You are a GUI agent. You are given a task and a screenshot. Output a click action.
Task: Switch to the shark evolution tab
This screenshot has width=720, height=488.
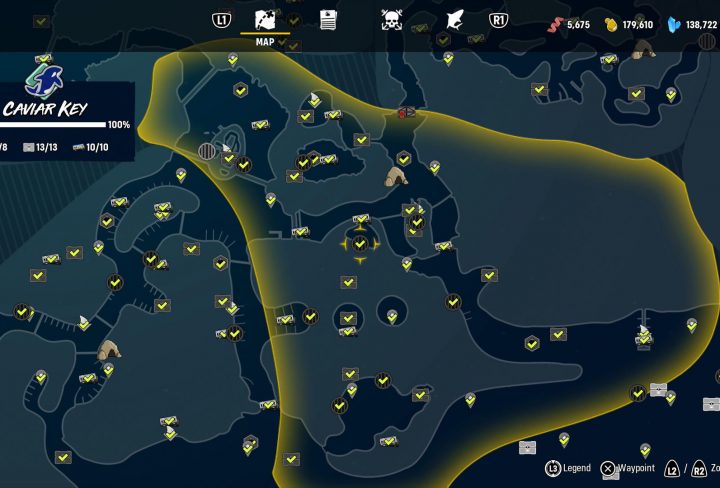click(454, 19)
